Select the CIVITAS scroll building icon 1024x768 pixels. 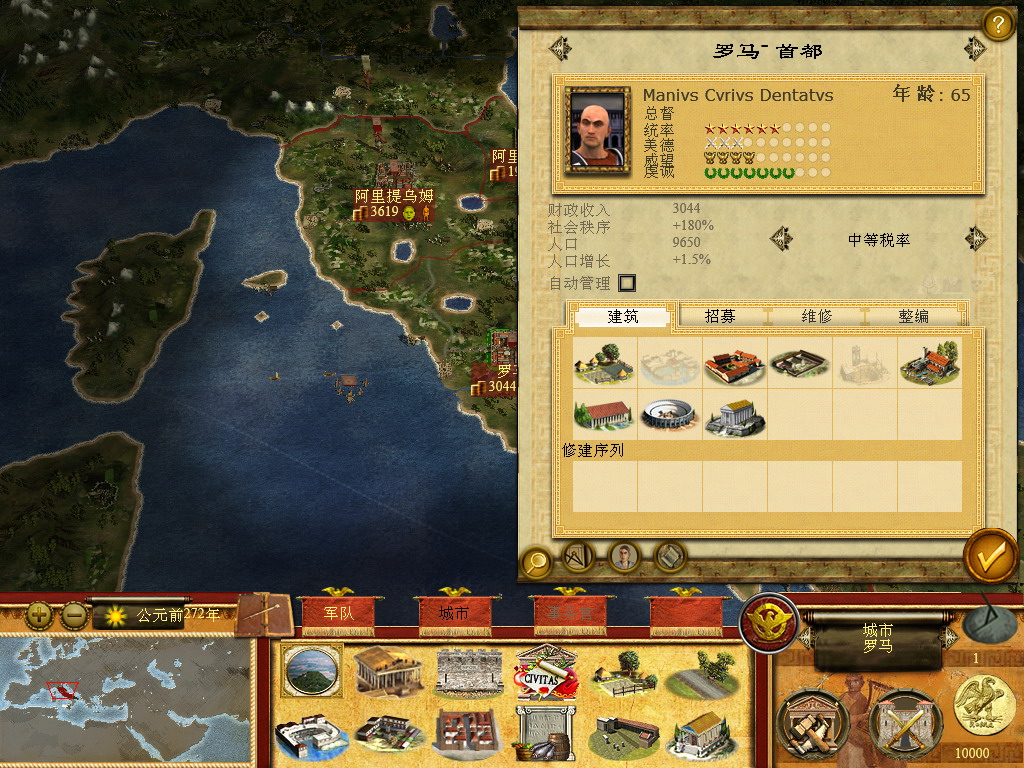(x=545, y=672)
